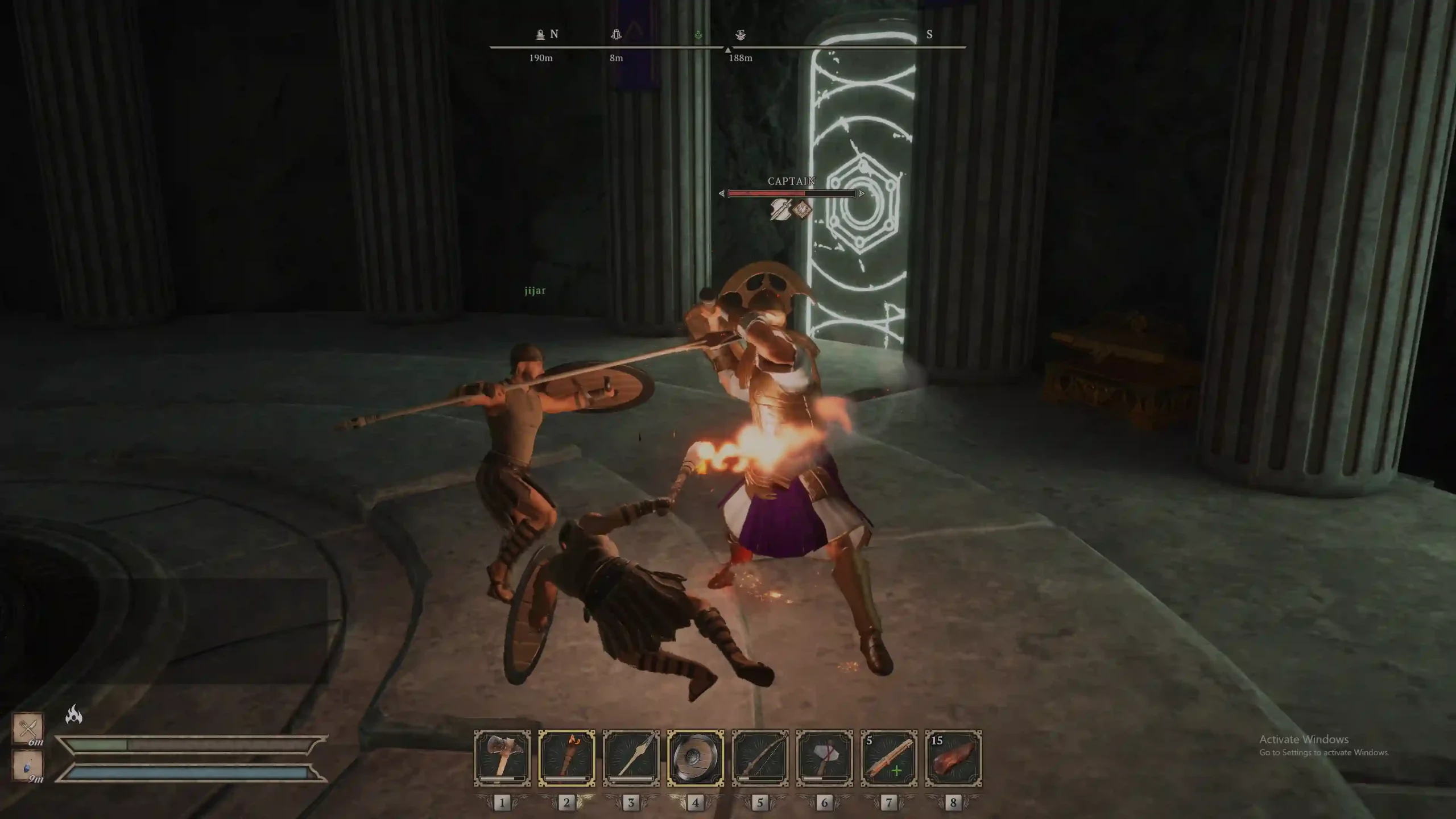
Task: Click the fork and knife food buff icon
Action: click(28, 727)
